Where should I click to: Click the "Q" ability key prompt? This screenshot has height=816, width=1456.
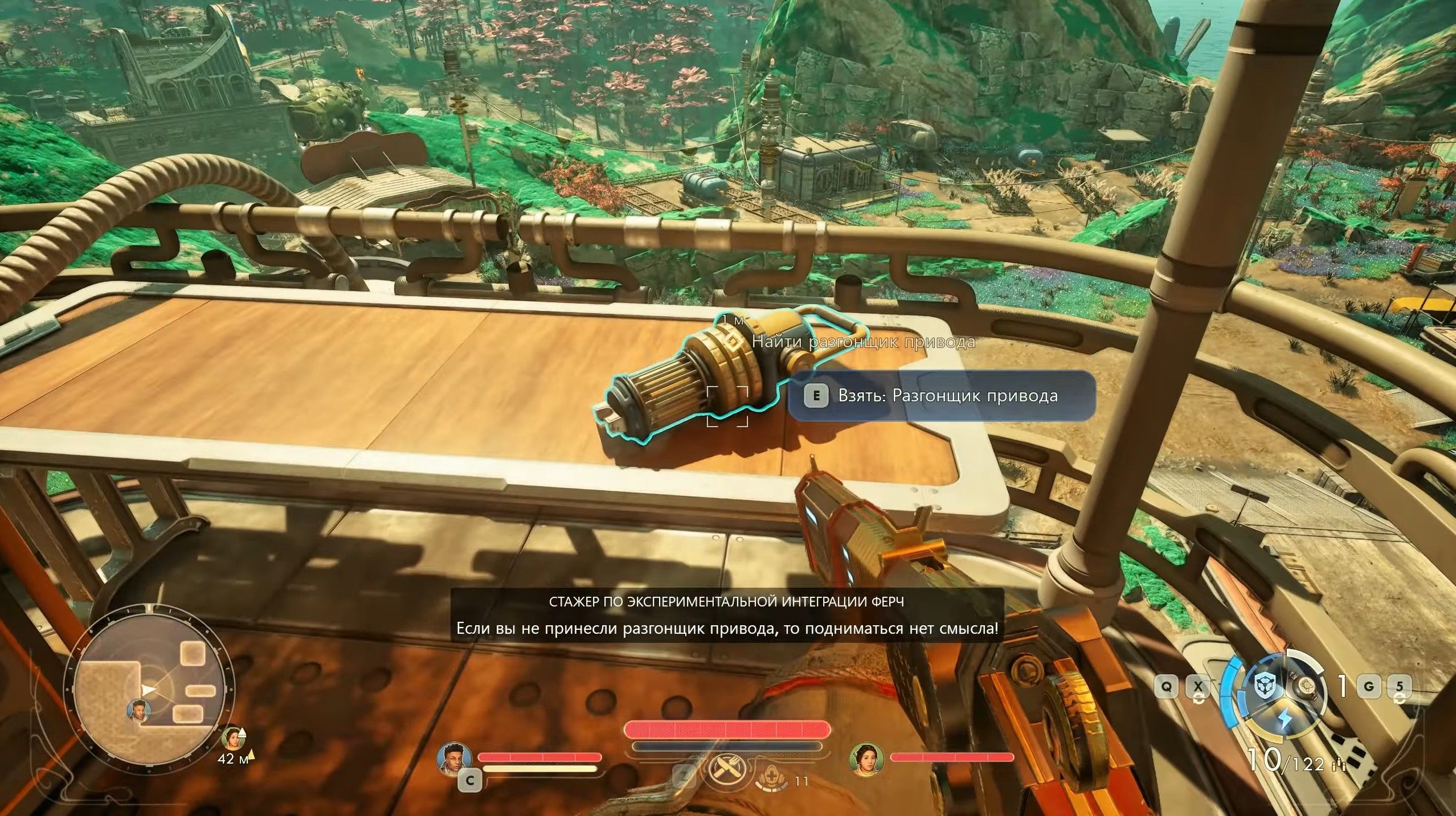(x=1167, y=686)
